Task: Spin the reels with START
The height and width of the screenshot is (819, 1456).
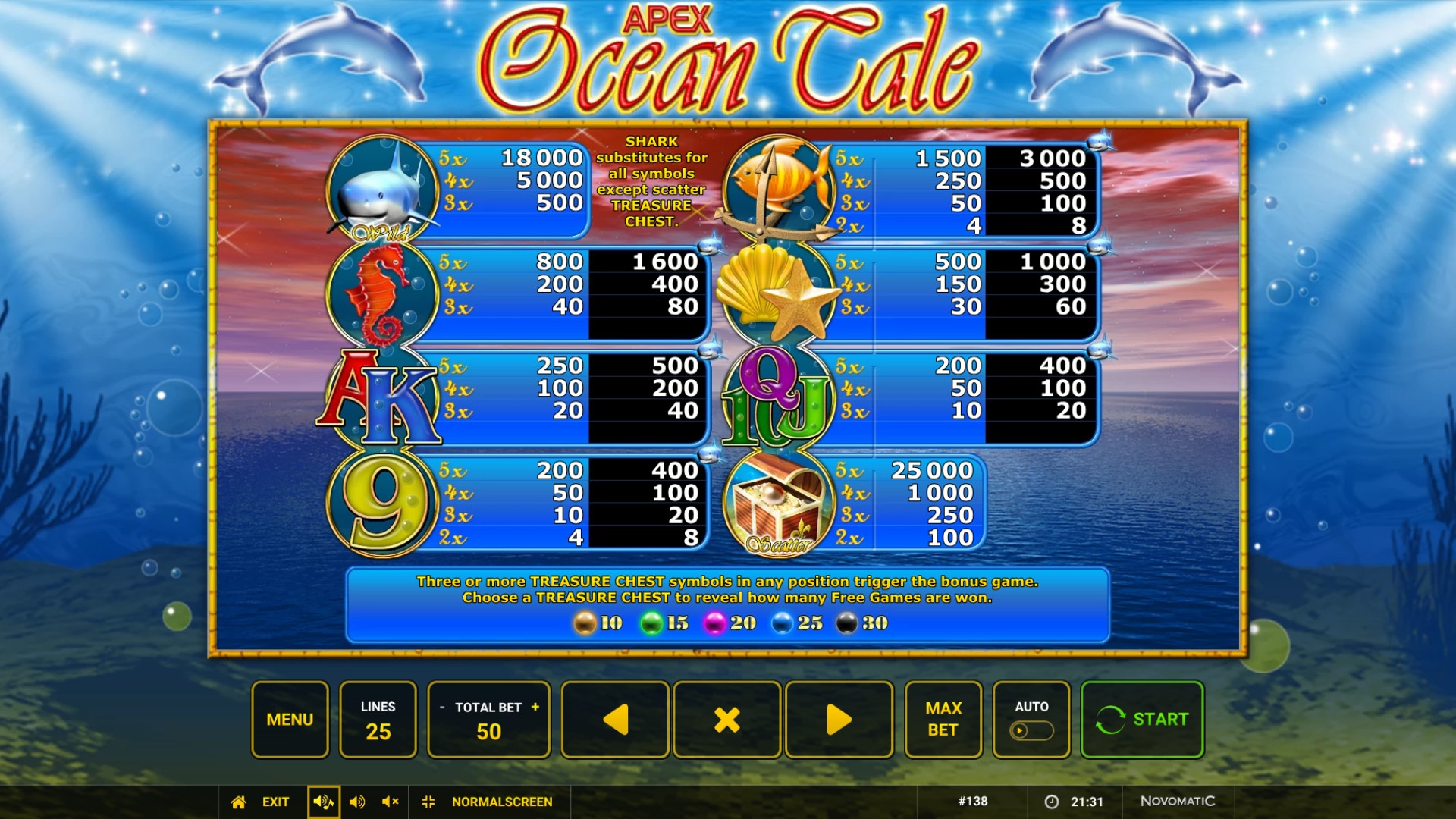Action: click(1142, 719)
